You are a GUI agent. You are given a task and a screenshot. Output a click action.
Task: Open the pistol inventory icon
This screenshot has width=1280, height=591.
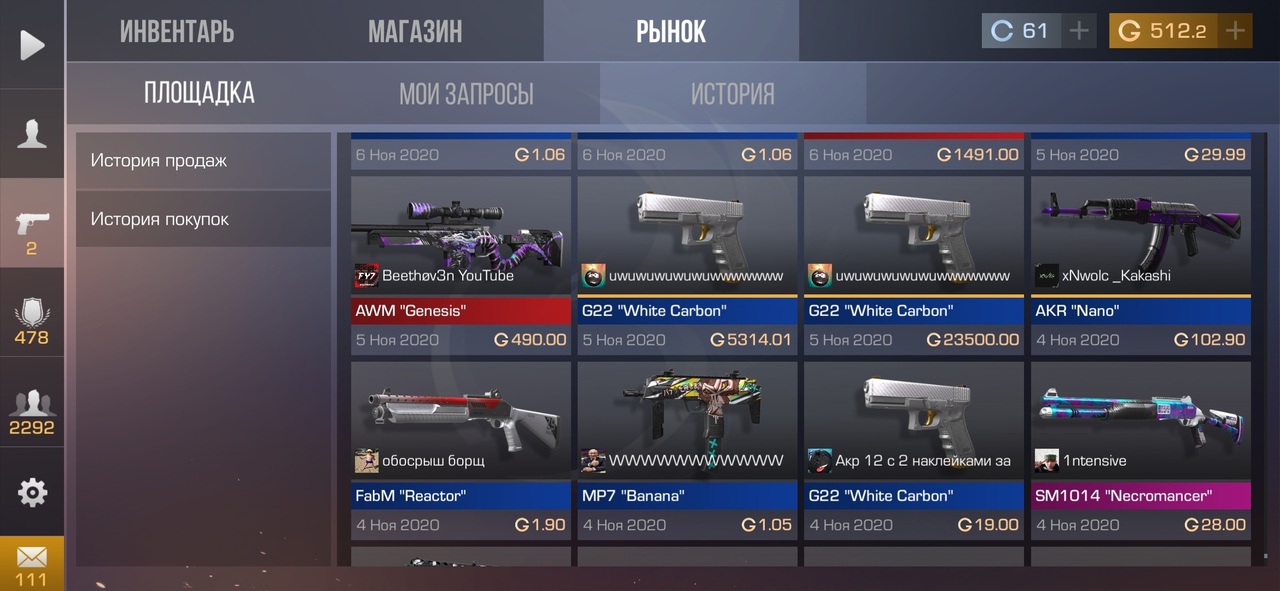pos(32,230)
